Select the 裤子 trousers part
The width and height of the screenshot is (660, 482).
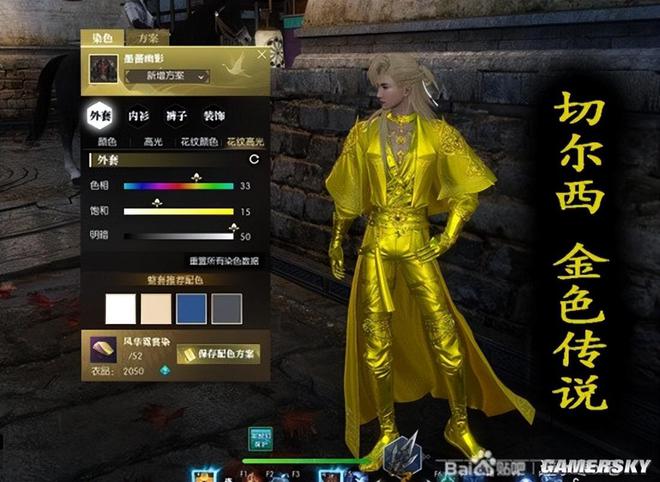pyautogui.click(x=177, y=115)
